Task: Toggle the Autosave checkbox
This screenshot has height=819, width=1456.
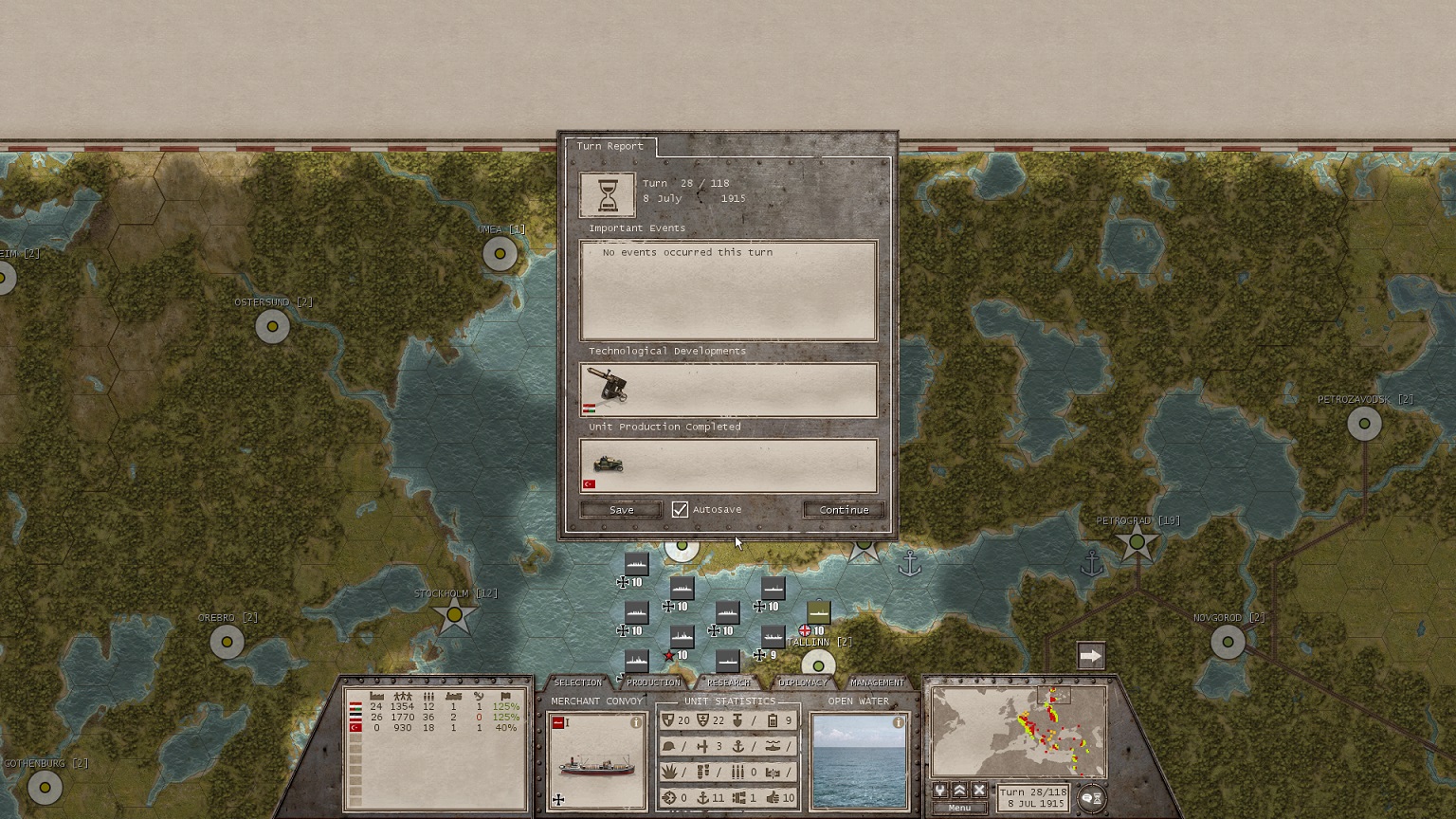Action: point(680,510)
